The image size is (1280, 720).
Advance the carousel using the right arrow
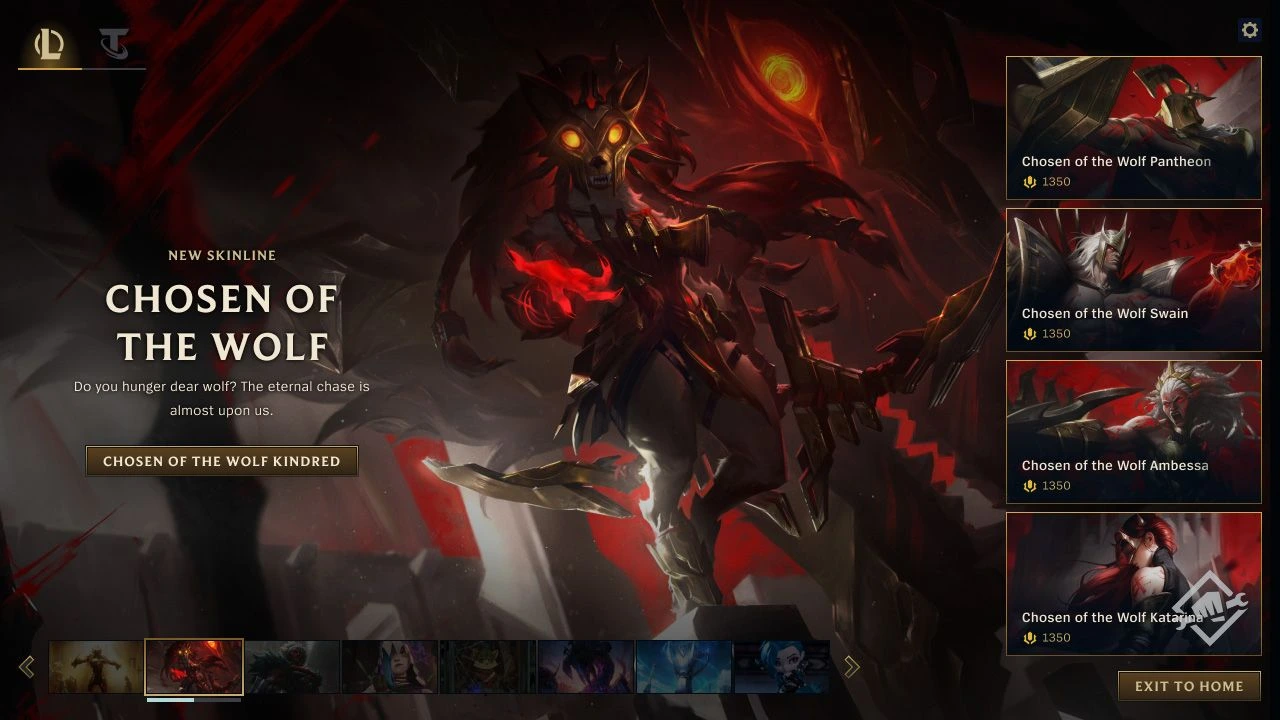point(851,666)
